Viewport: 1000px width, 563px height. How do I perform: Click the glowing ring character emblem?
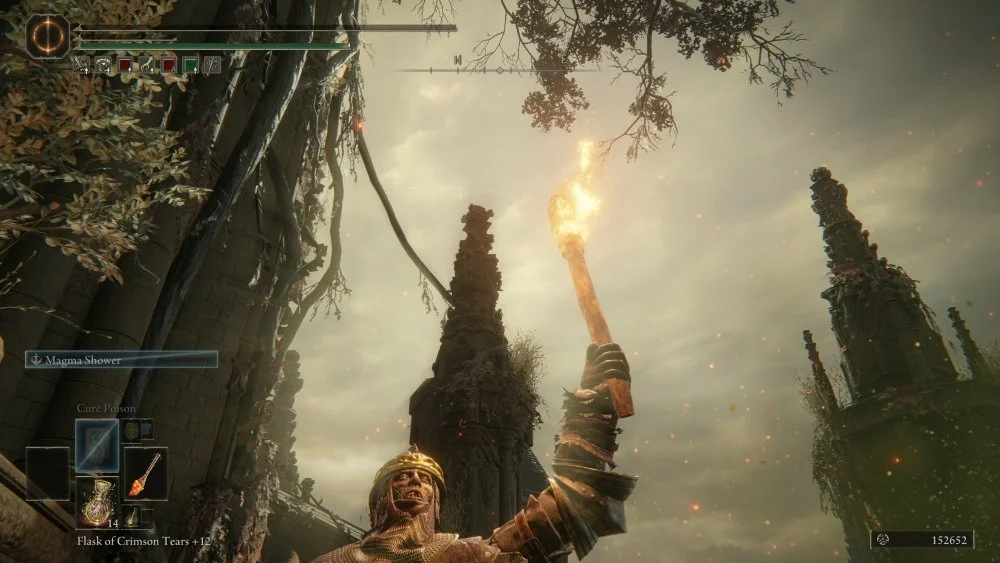tap(47, 37)
